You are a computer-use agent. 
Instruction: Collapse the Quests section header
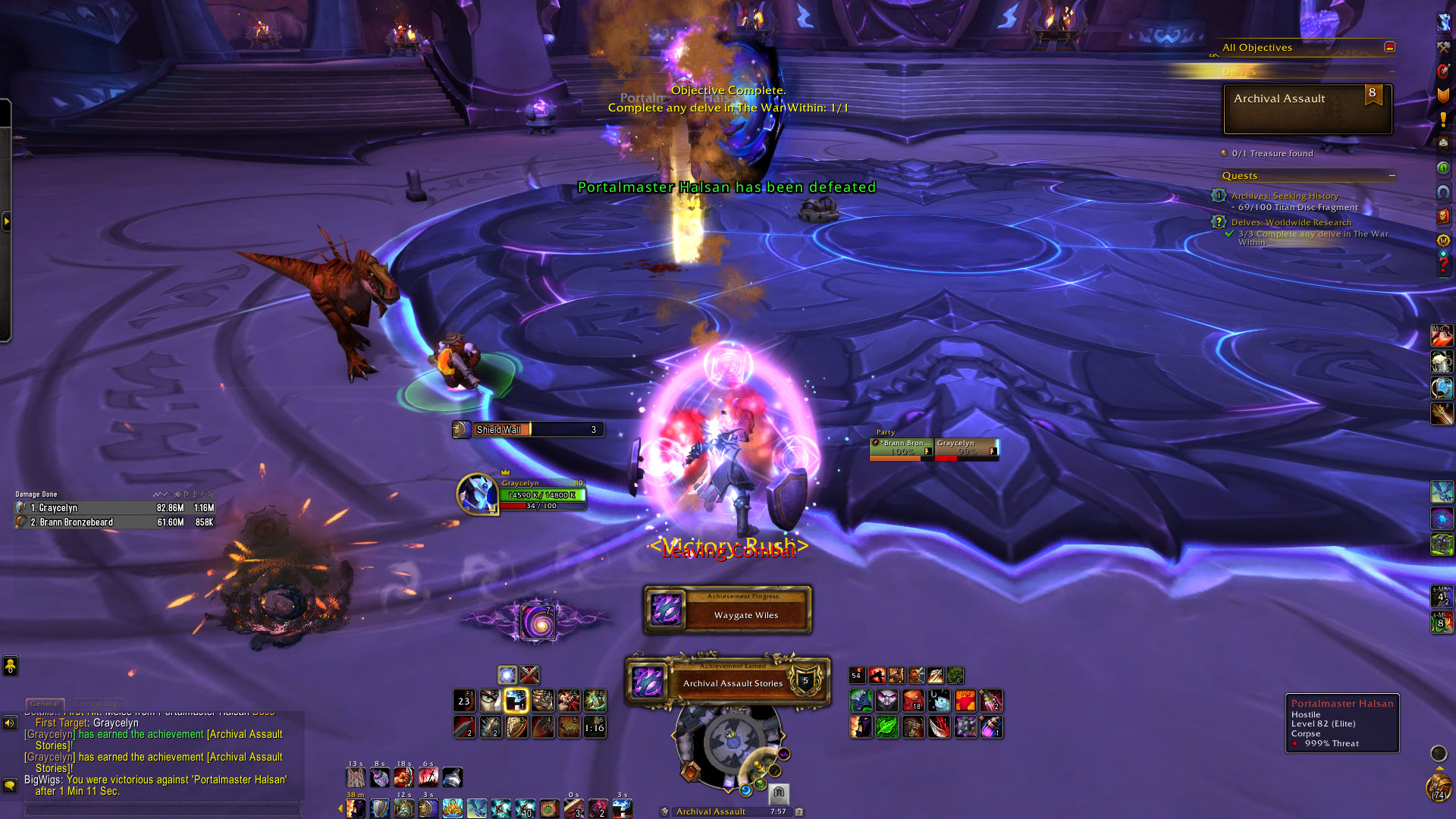click(x=1392, y=176)
